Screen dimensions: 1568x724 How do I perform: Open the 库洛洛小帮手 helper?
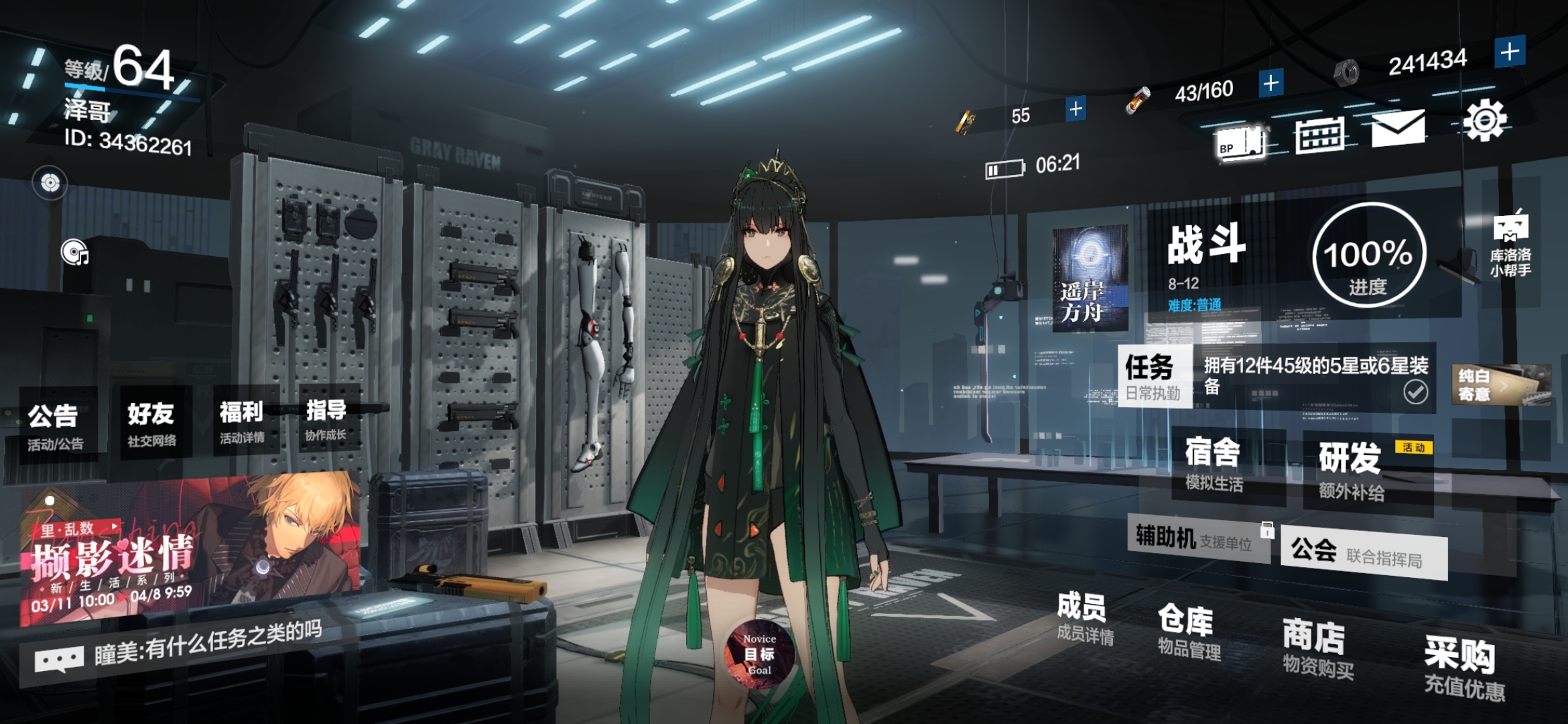pyautogui.click(x=1510, y=244)
